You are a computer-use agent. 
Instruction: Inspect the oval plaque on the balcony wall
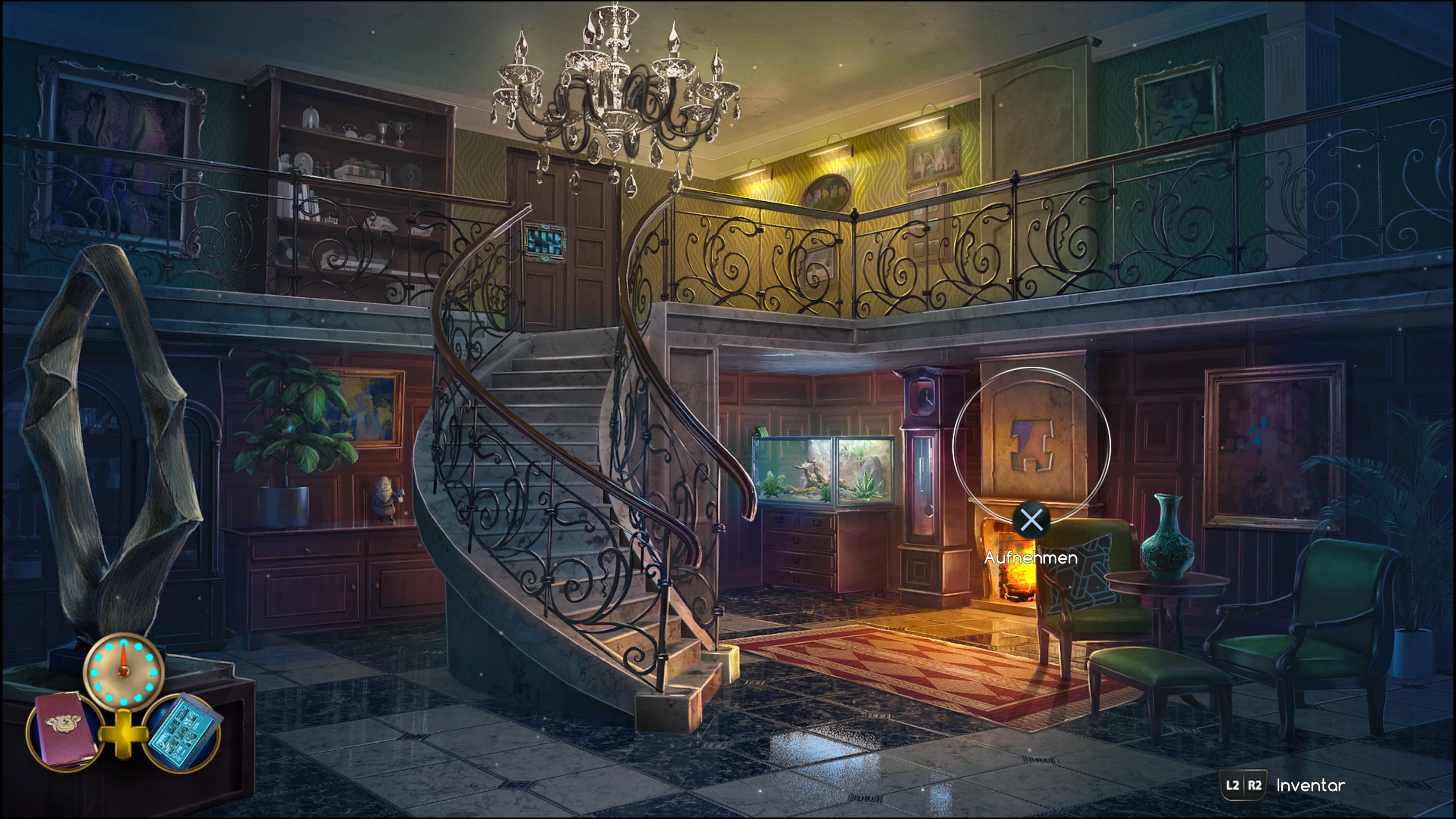click(827, 193)
